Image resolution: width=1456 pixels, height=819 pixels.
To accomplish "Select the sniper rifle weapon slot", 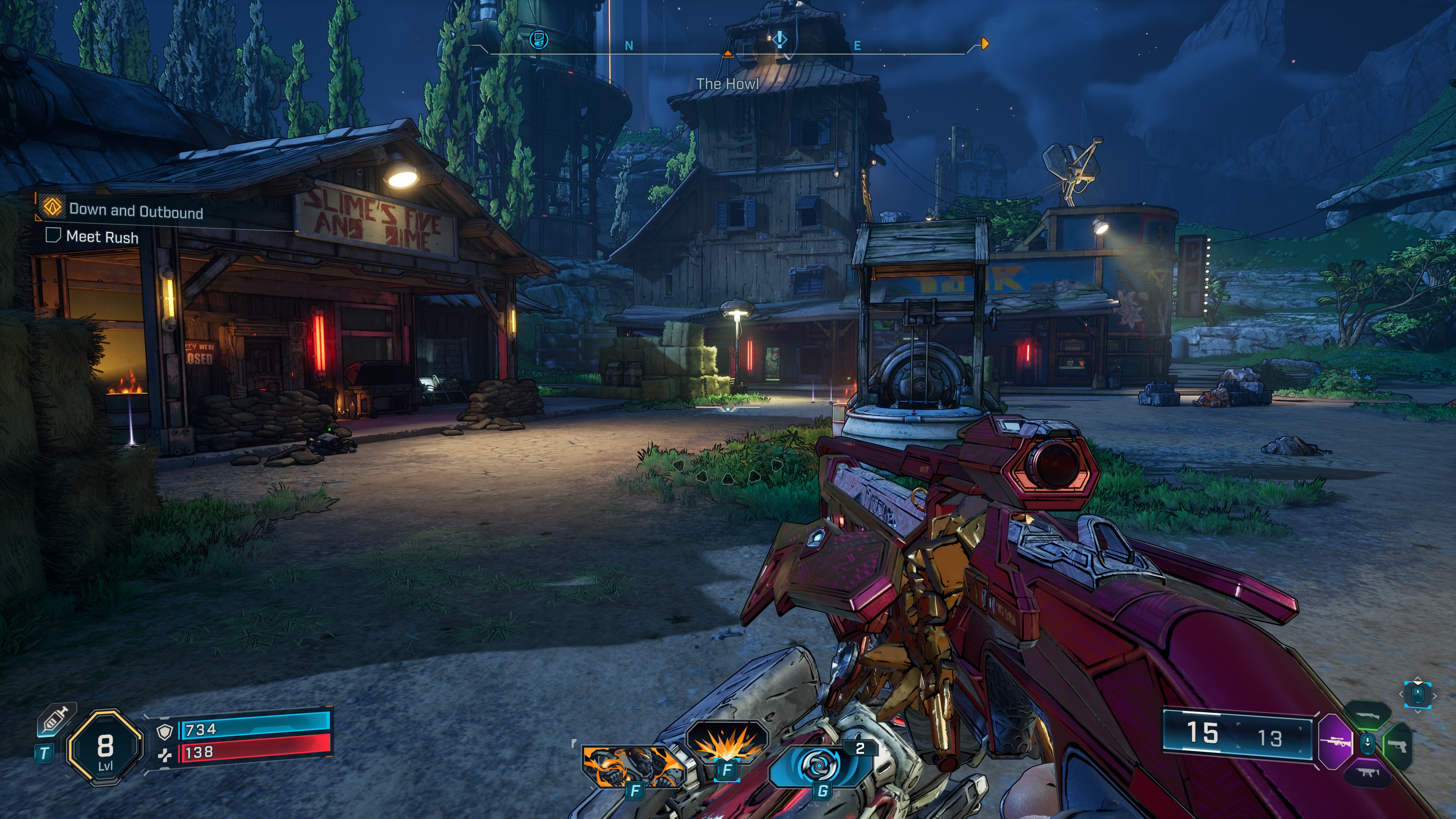I will pyautogui.click(x=1337, y=742).
